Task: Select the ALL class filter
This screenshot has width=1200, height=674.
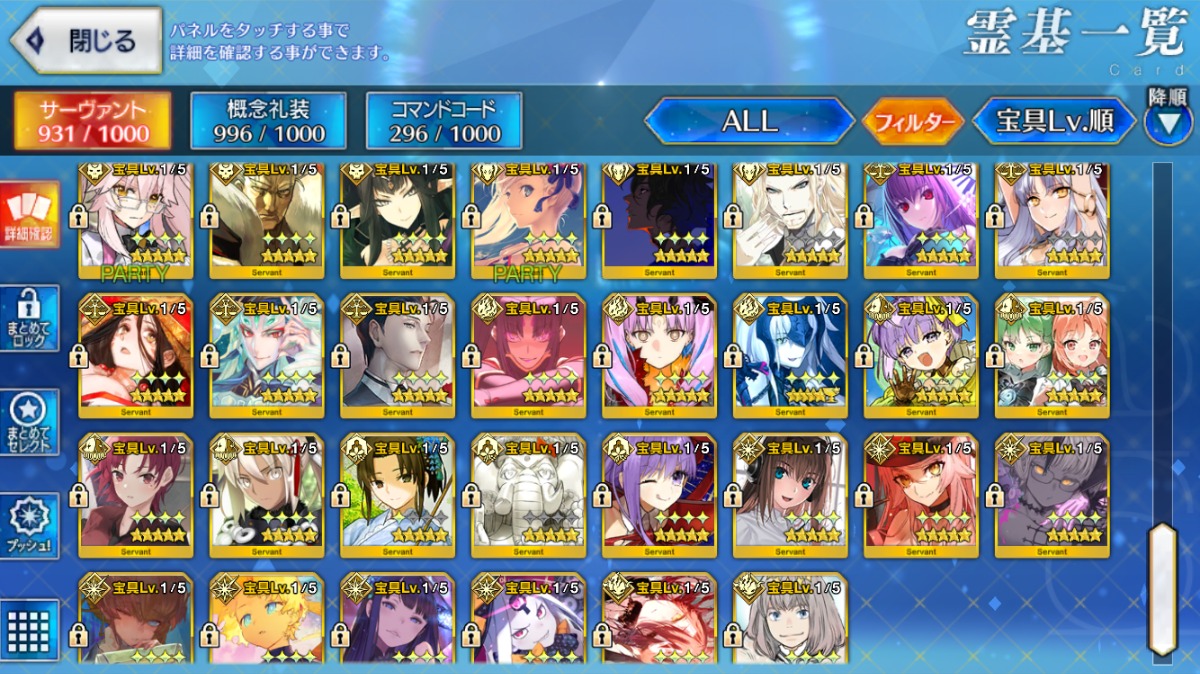Action: [x=749, y=122]
